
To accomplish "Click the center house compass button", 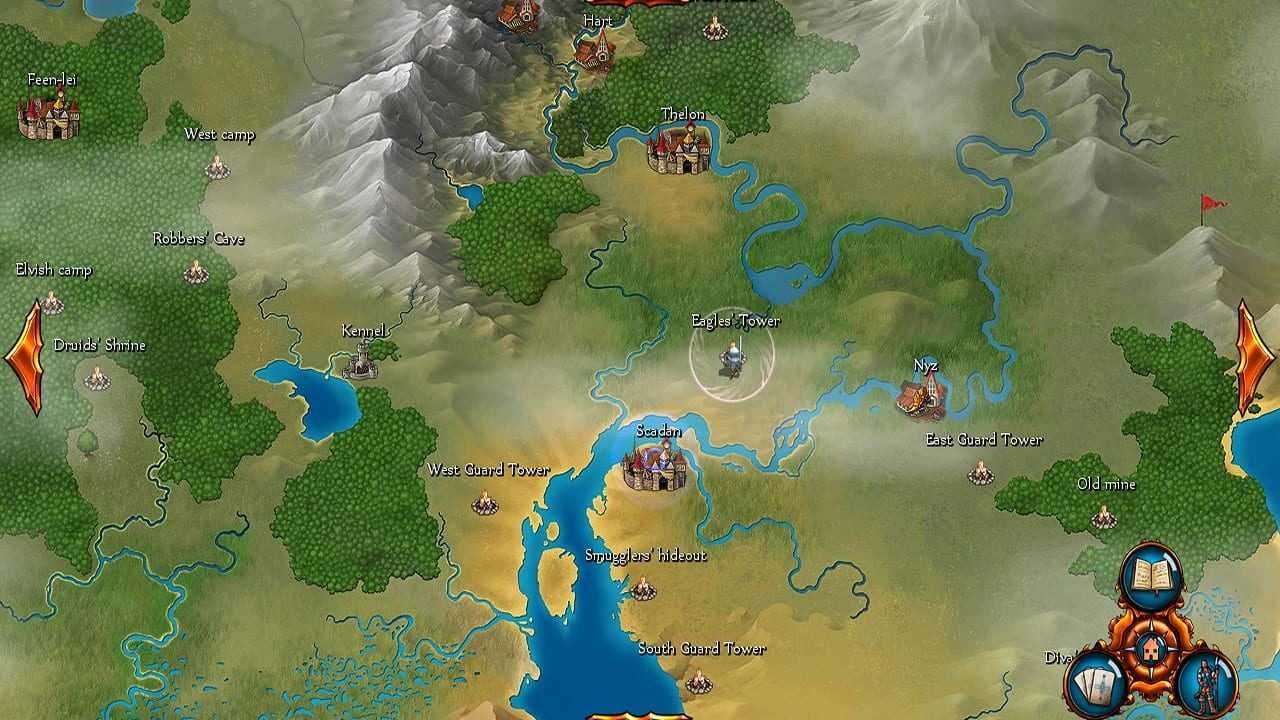I will pos(1151,651).
